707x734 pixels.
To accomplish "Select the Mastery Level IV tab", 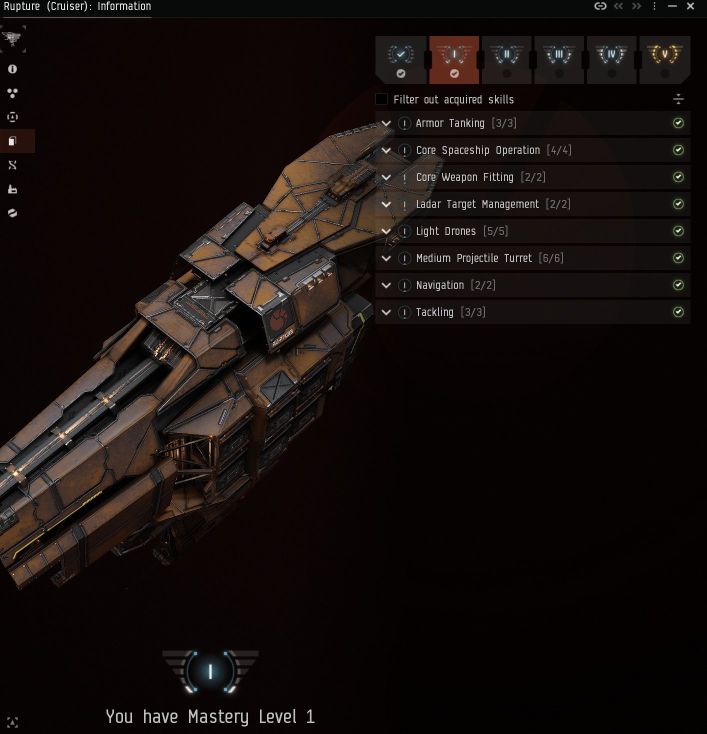I will (611, 59).
